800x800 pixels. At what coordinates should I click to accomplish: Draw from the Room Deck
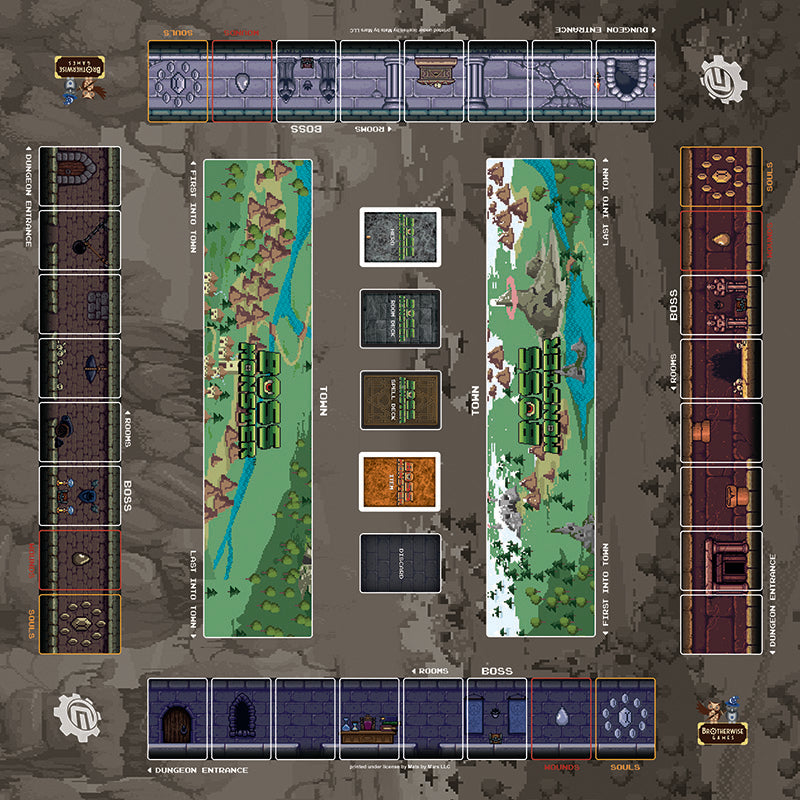[401, 318]
